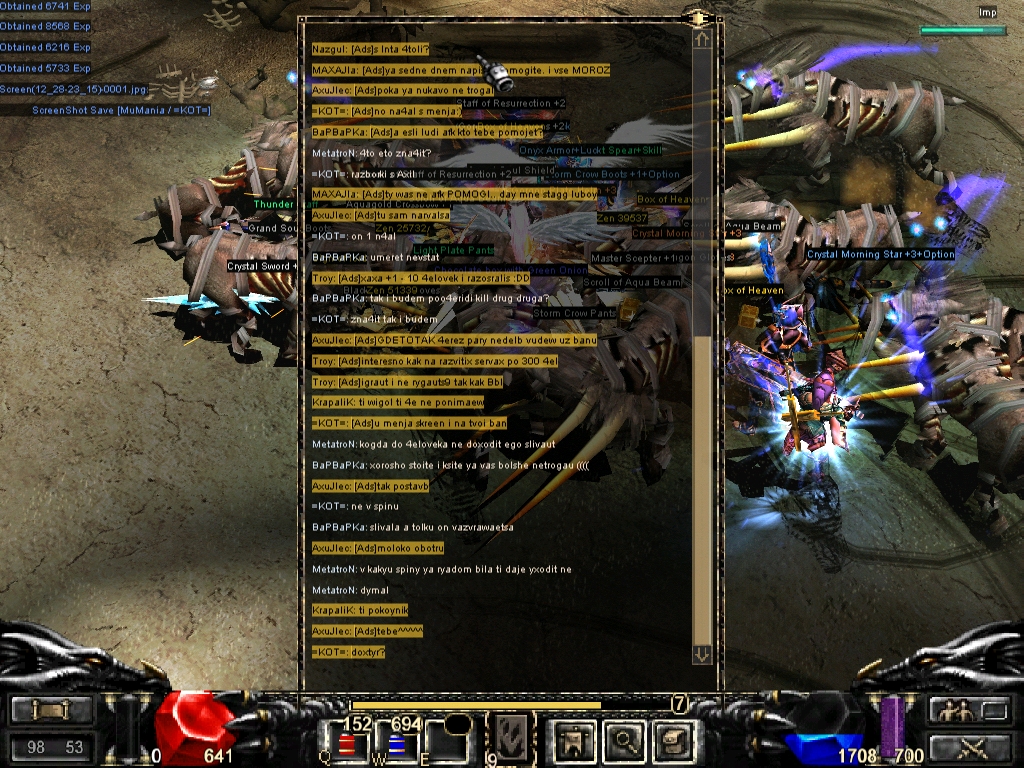Screen dimensions: 1024x768
Task: Click AxuJlec's "moloko obotru" chat message
Action: pos(378,548)
